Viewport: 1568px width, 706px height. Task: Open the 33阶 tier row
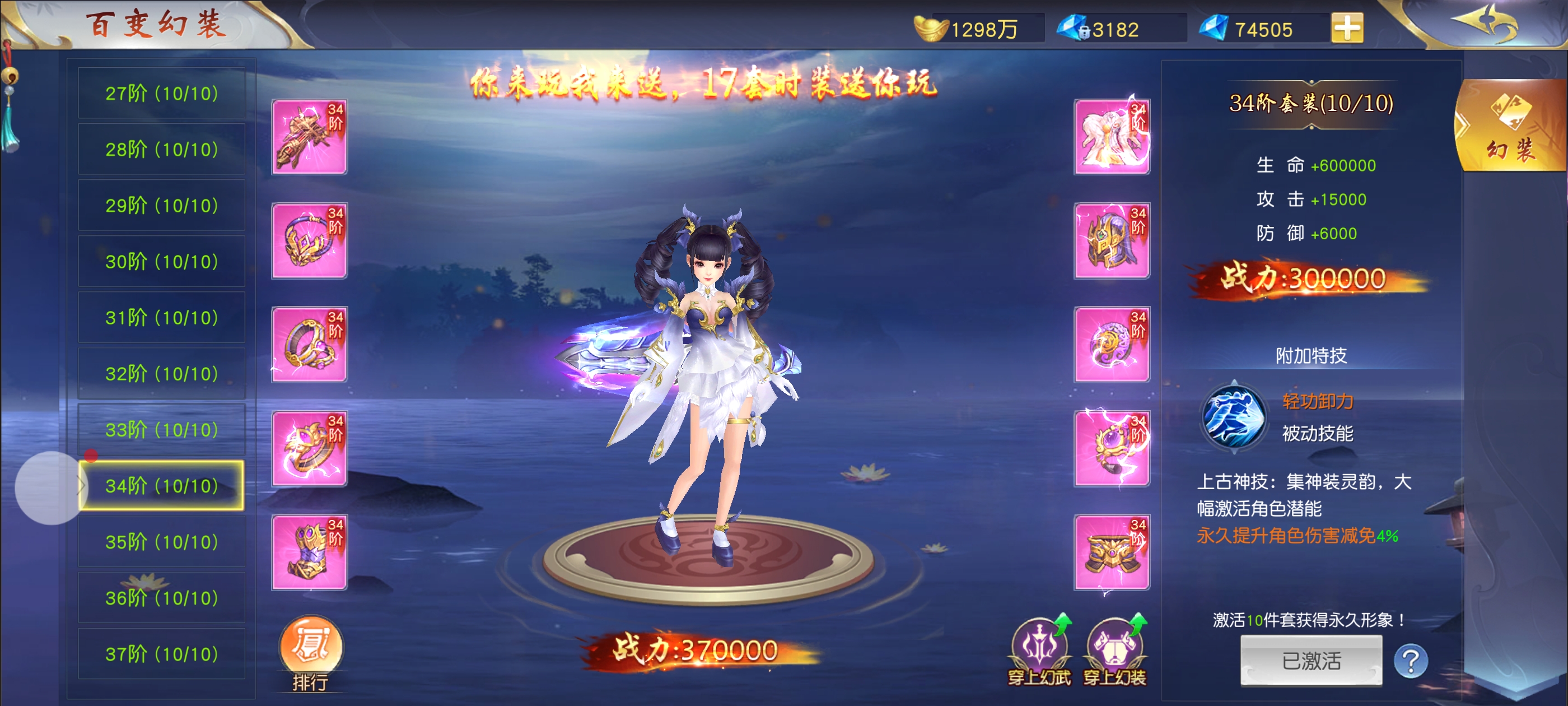point(161,429)
